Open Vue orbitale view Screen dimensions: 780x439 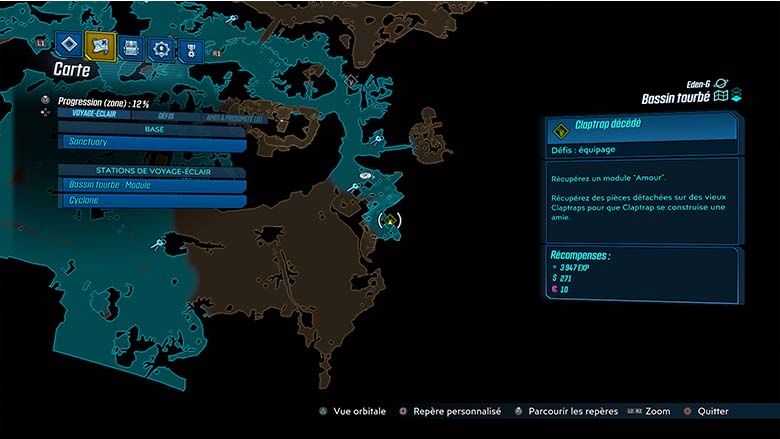point(352,411)
